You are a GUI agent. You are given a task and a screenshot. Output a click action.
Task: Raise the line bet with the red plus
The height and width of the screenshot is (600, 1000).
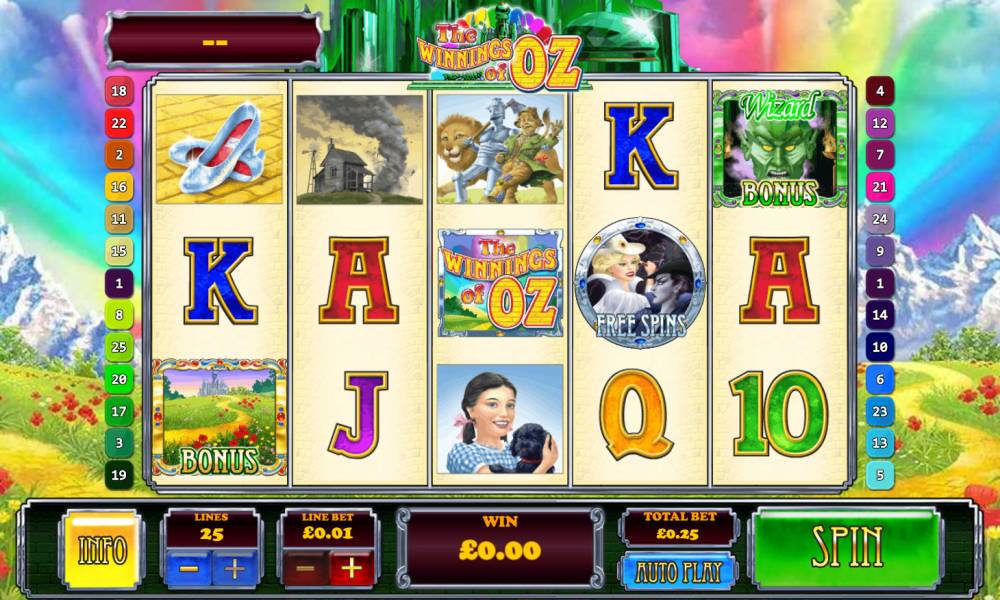coord(352,570)
